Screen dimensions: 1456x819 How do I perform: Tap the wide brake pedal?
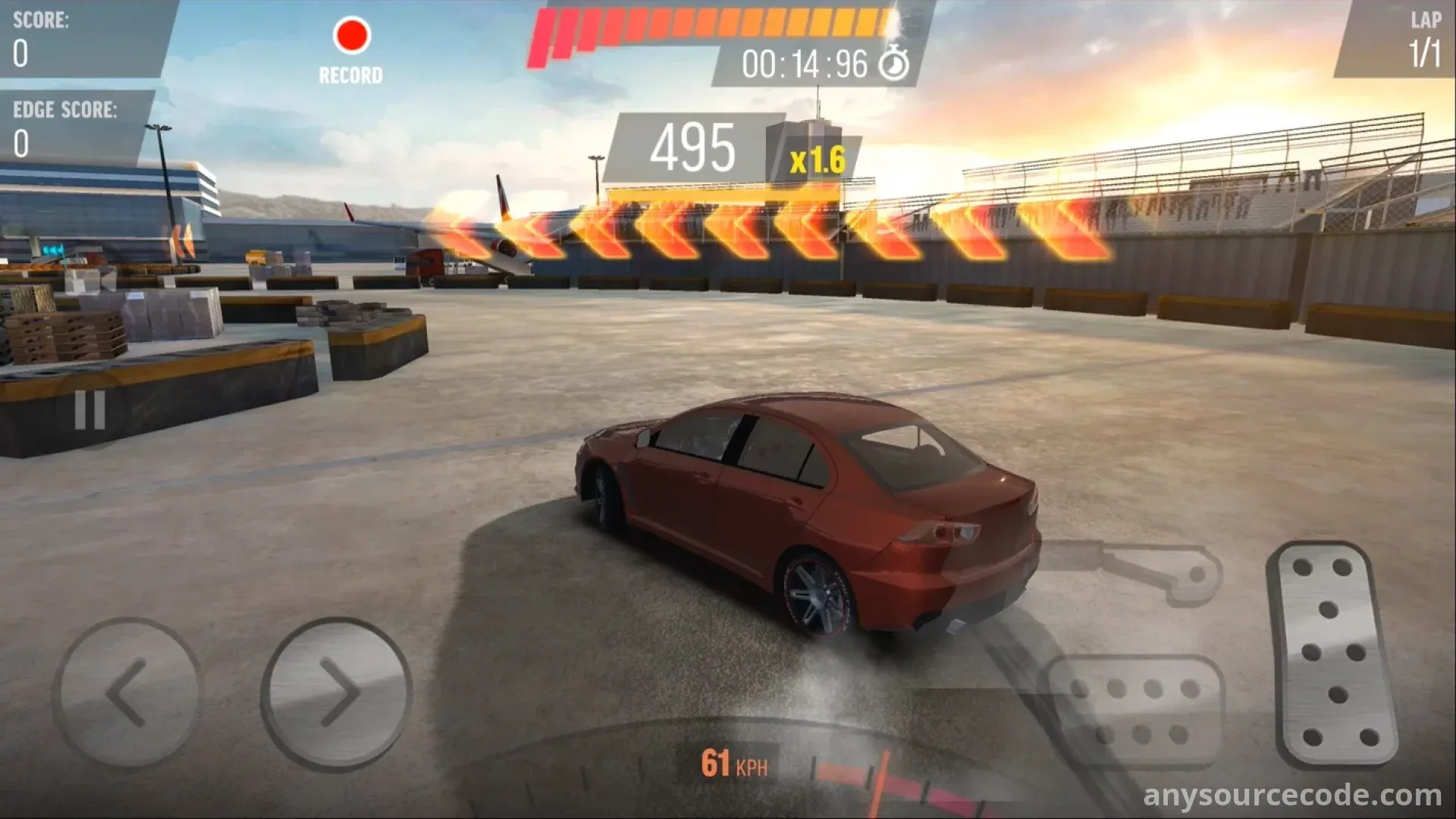click(1134, 711)
